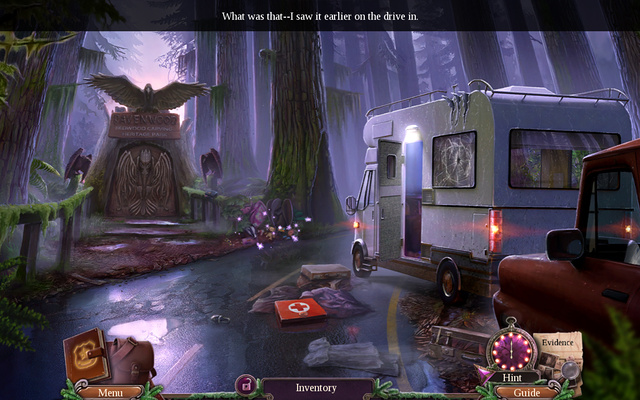
Task: Use the Hint pocket watch
Action: (510, 352)
